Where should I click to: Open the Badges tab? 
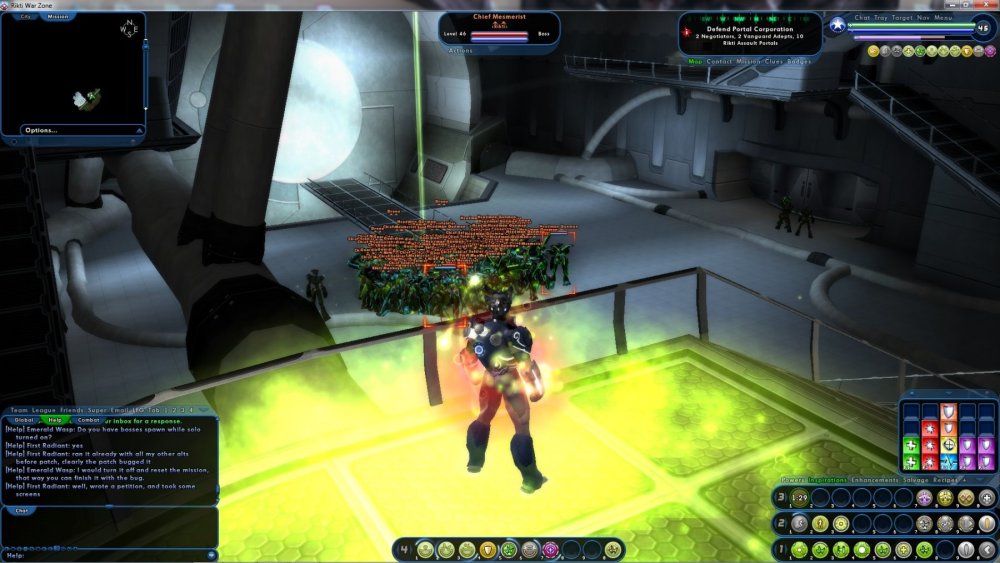tap(800, 61)
